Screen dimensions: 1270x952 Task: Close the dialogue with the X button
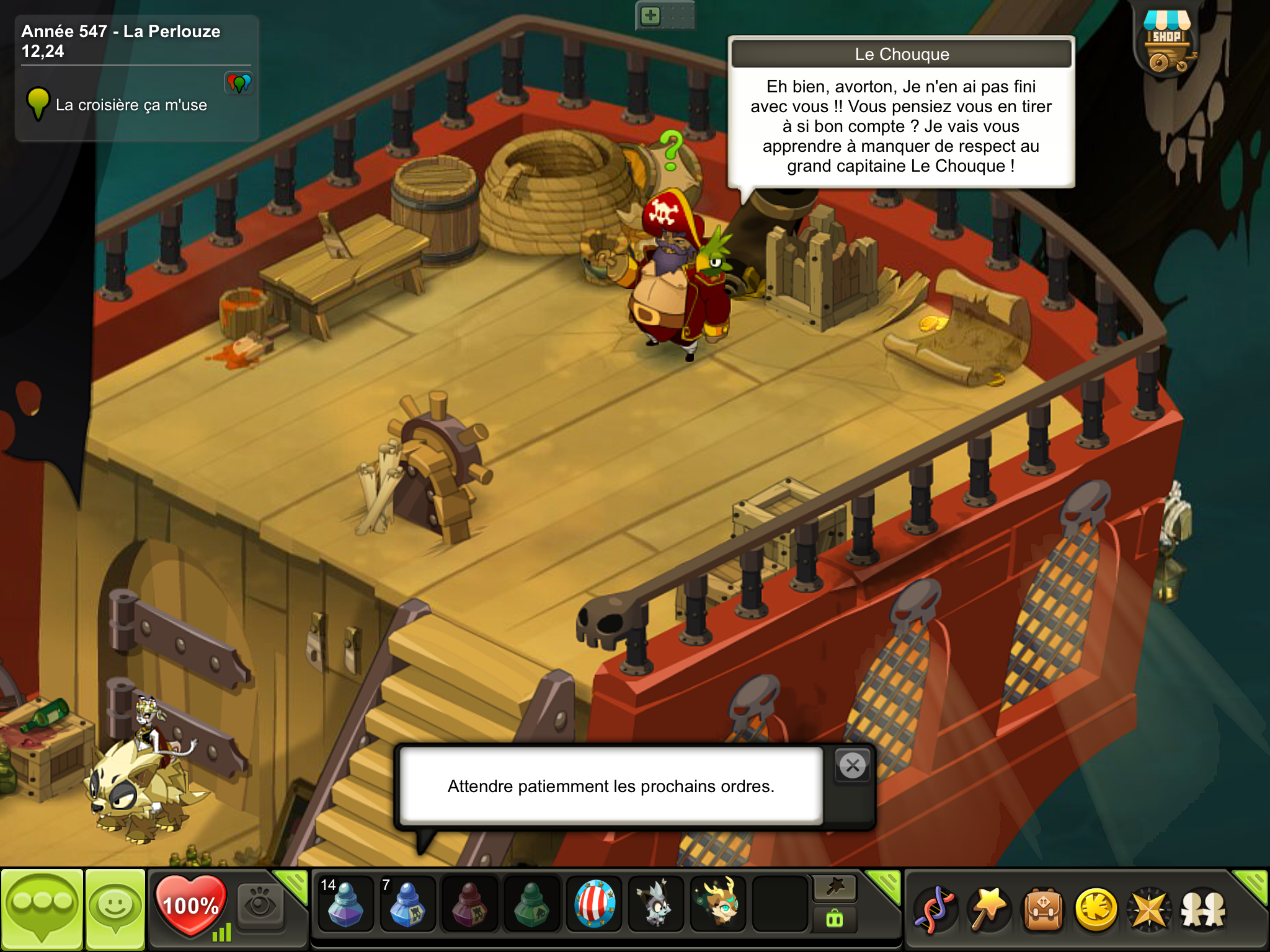pos(853,766)
